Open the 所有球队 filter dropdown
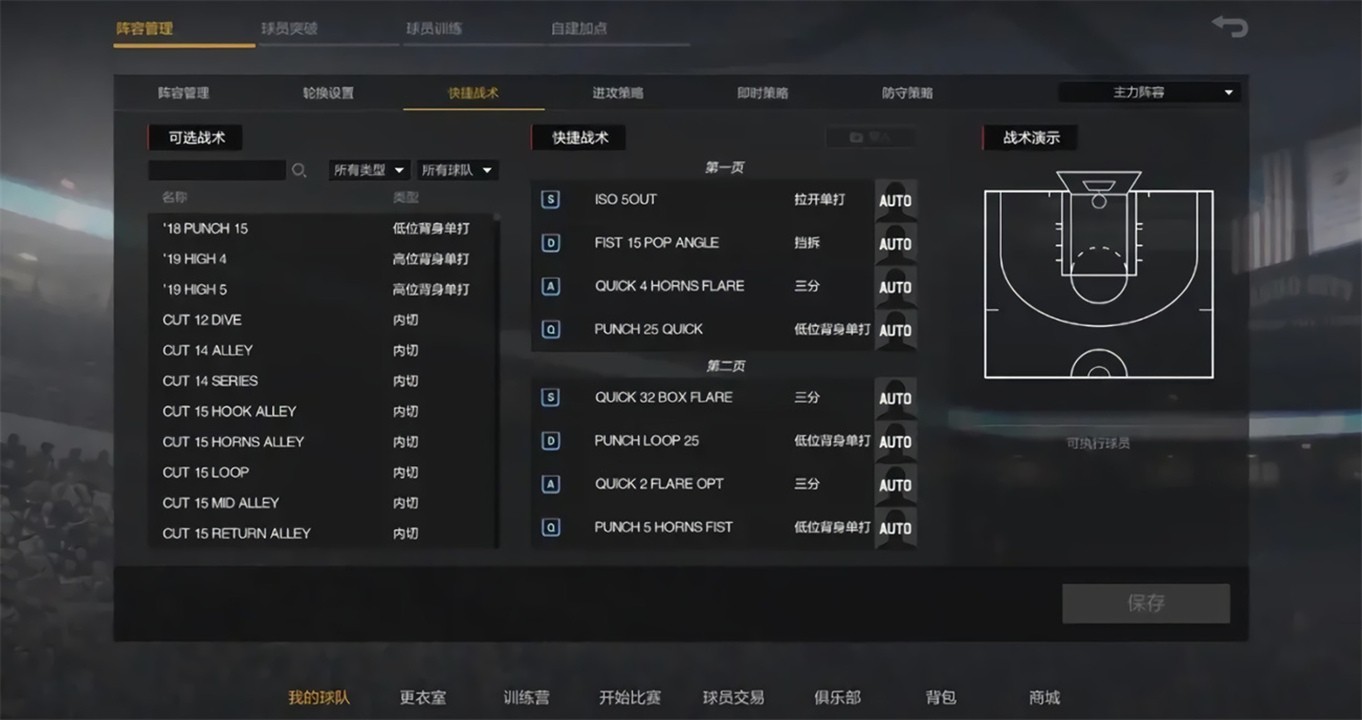Screen dimensions: 1362x720 (457, 170)
